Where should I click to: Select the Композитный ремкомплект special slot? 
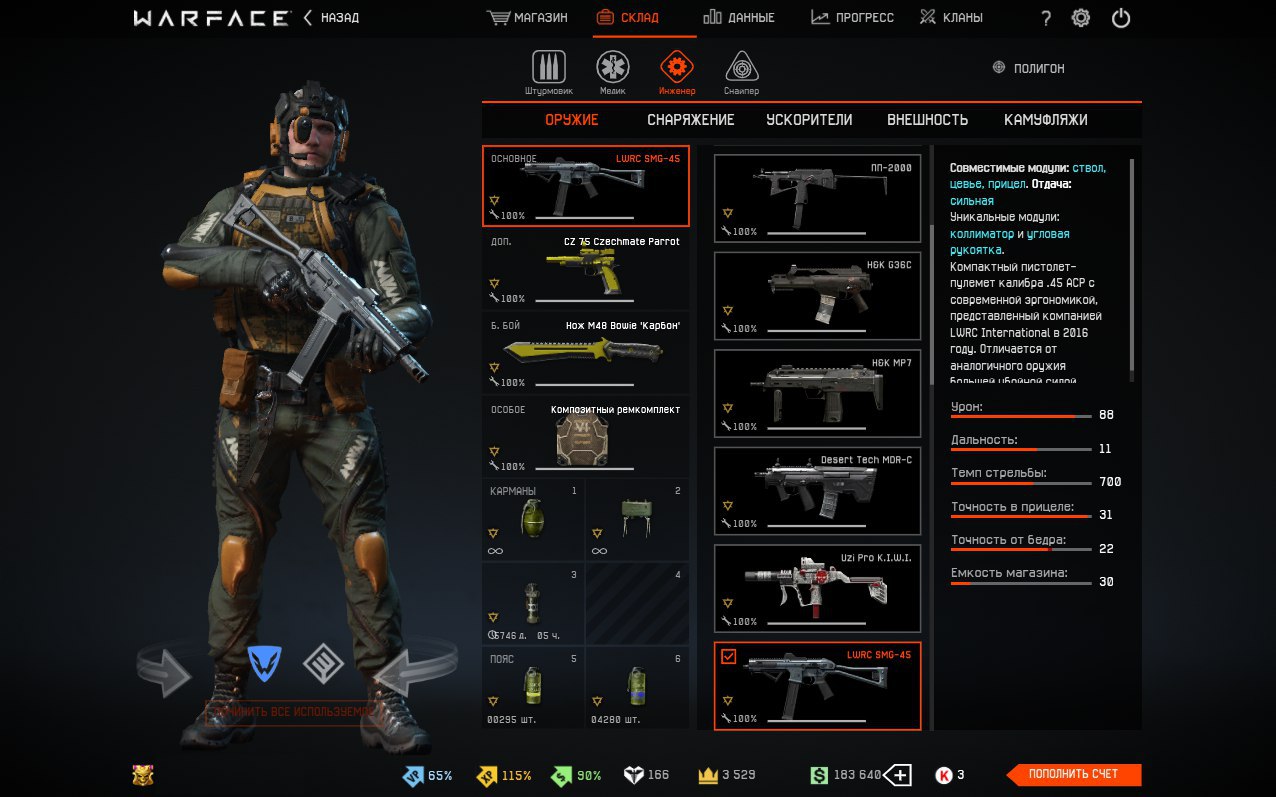[x=586, y=437]
